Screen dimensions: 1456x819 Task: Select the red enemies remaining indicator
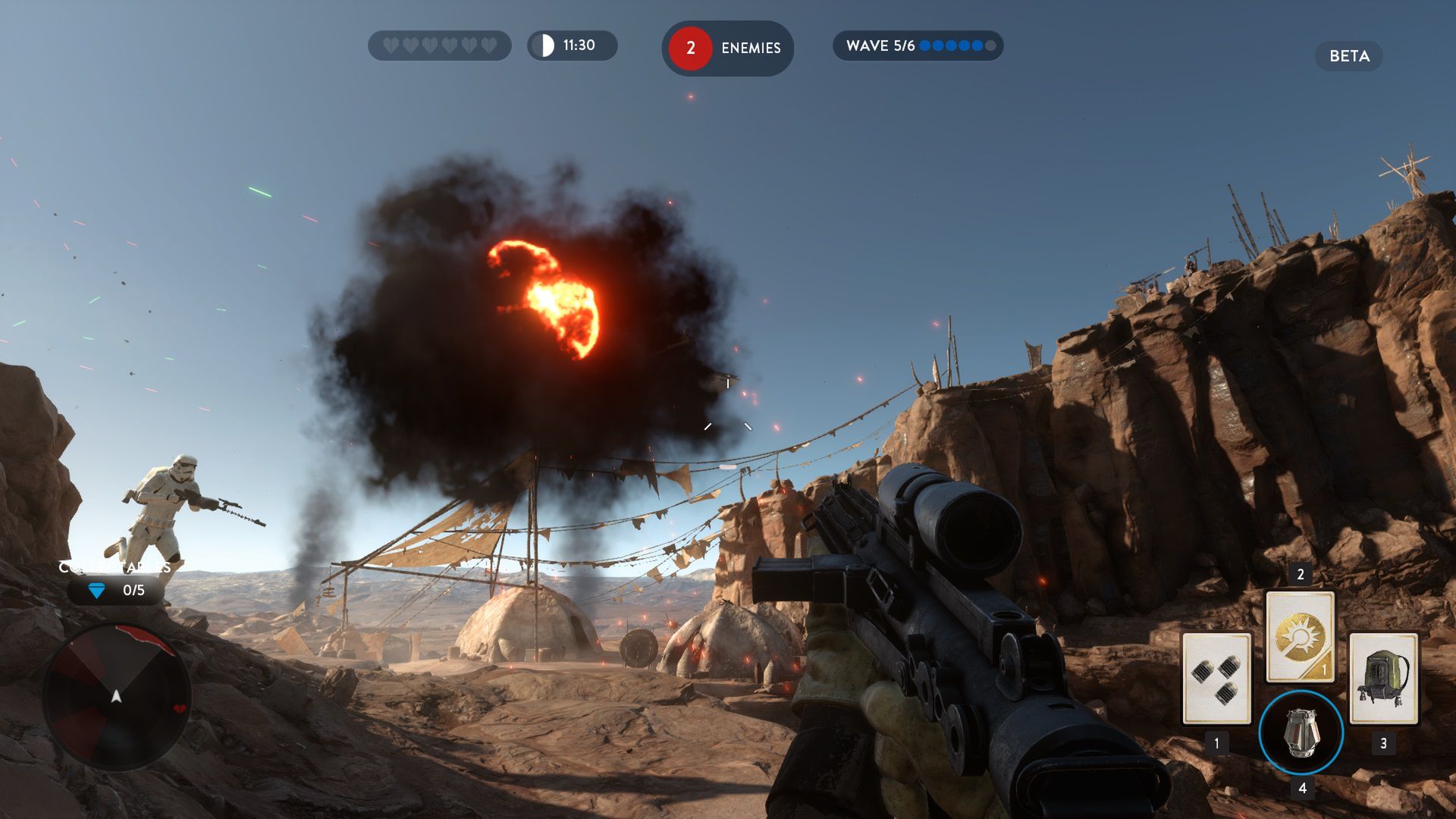coord(726,48)
